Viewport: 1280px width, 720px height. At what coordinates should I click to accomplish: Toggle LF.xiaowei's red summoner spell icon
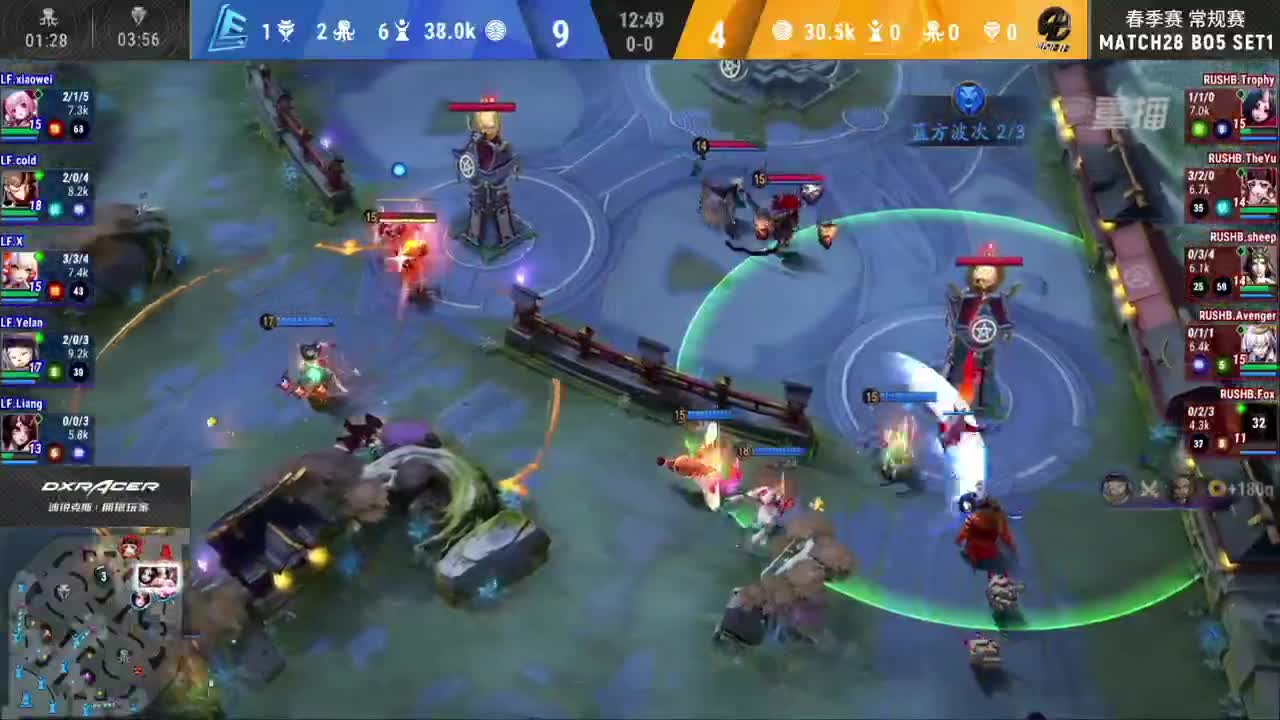pos(54,127)
